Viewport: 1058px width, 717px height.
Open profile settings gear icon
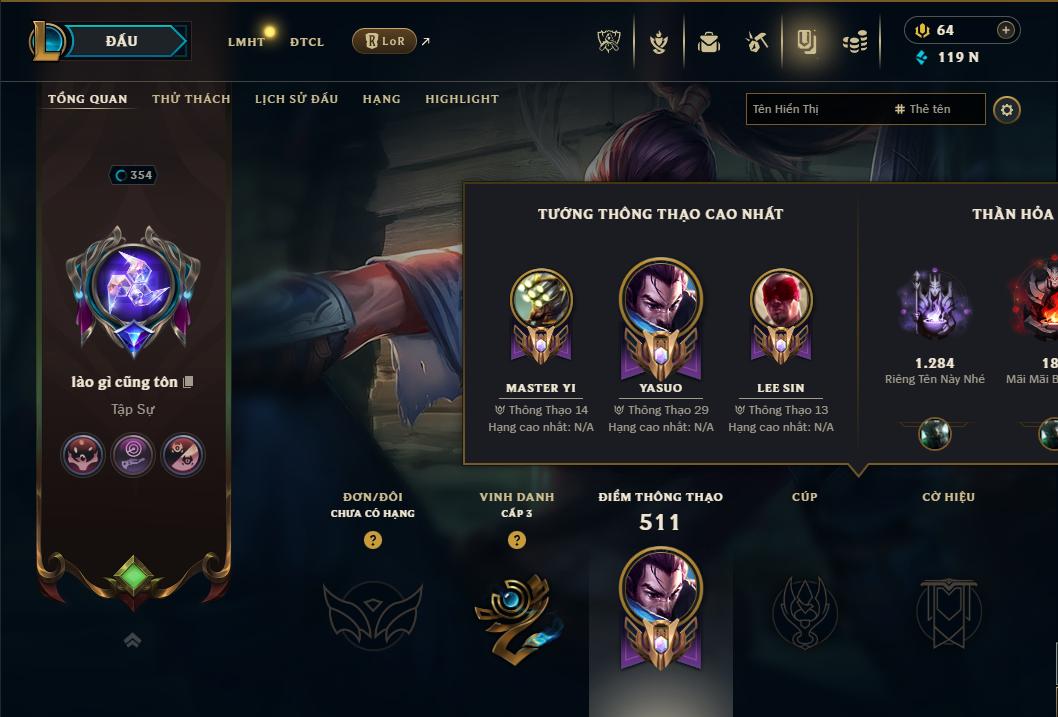coord(1007,109)
